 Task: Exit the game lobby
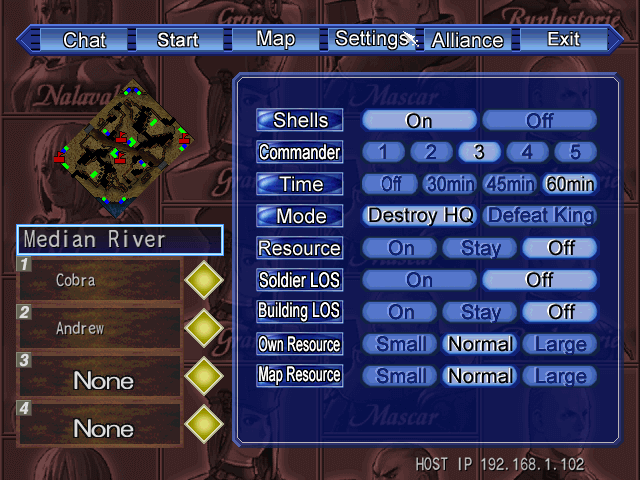pyautogui.click(x=563, y=39)
